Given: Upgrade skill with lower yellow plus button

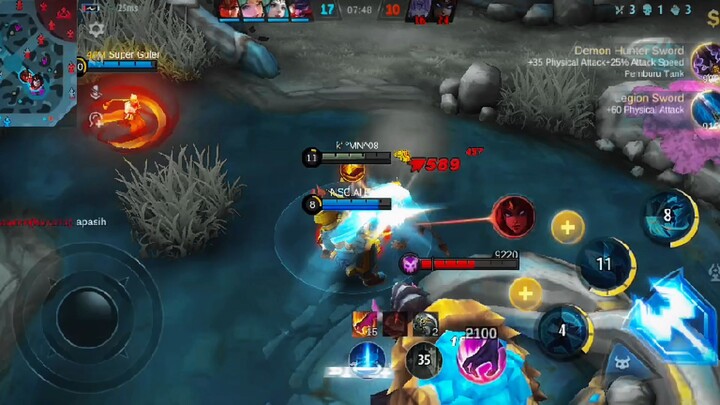Looking at the screenshot, I should (525, 293).
